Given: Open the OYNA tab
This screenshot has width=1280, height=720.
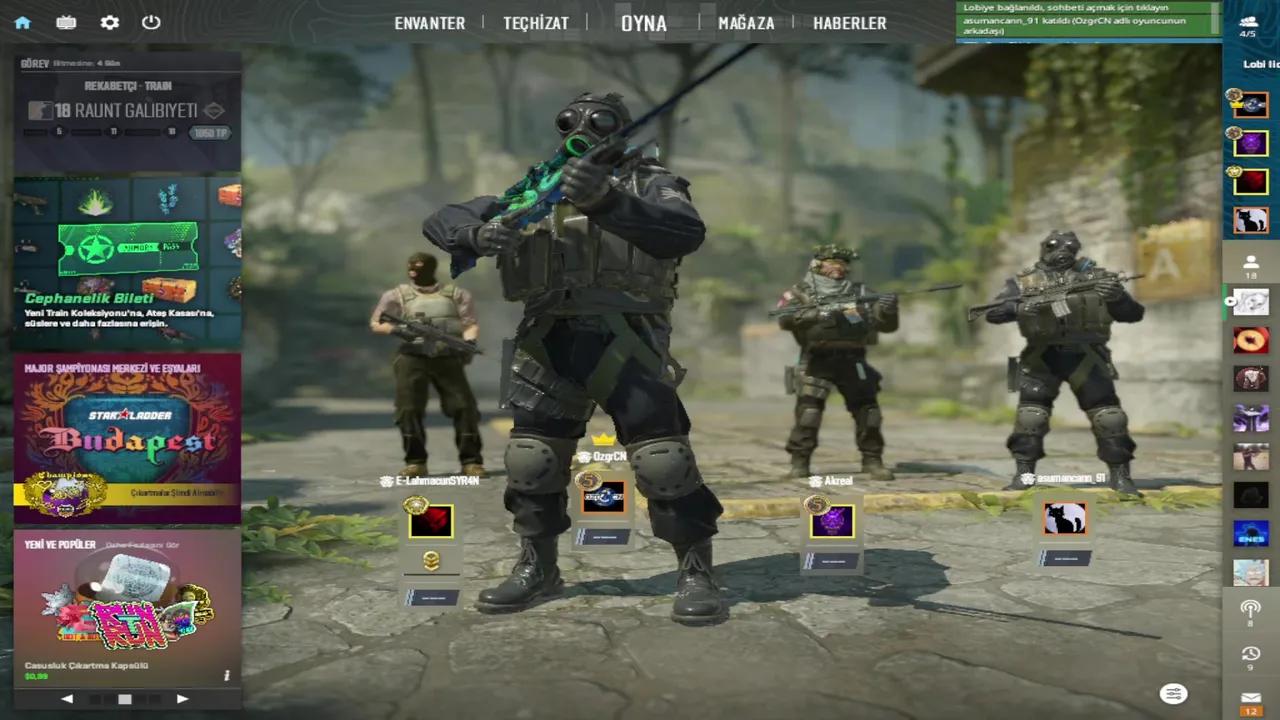Looking at the screenshot, I should point(643,23).
